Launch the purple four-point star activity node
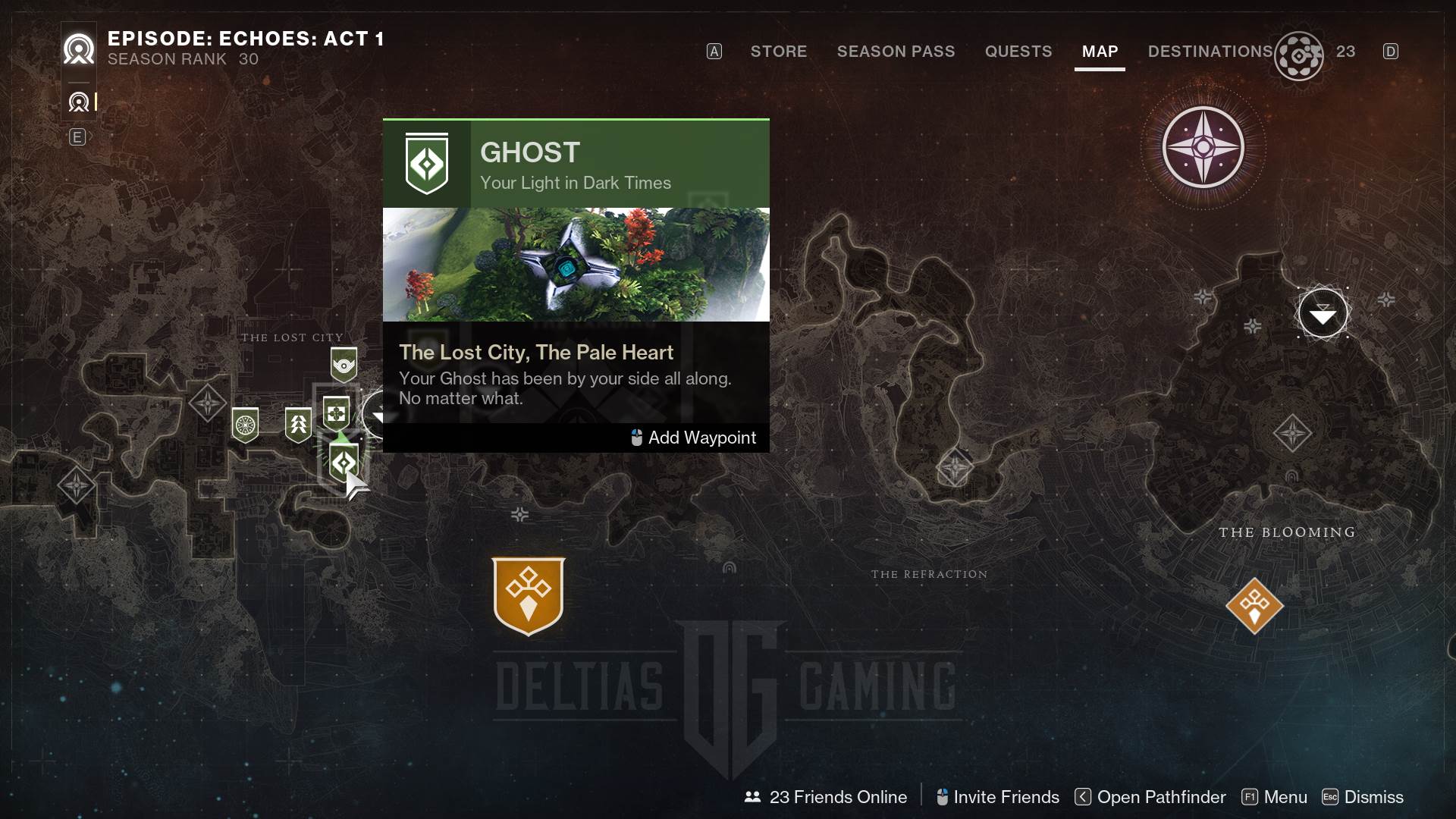The height and width of the screenshot is (819, 1456). click(x=1203, y=147)
